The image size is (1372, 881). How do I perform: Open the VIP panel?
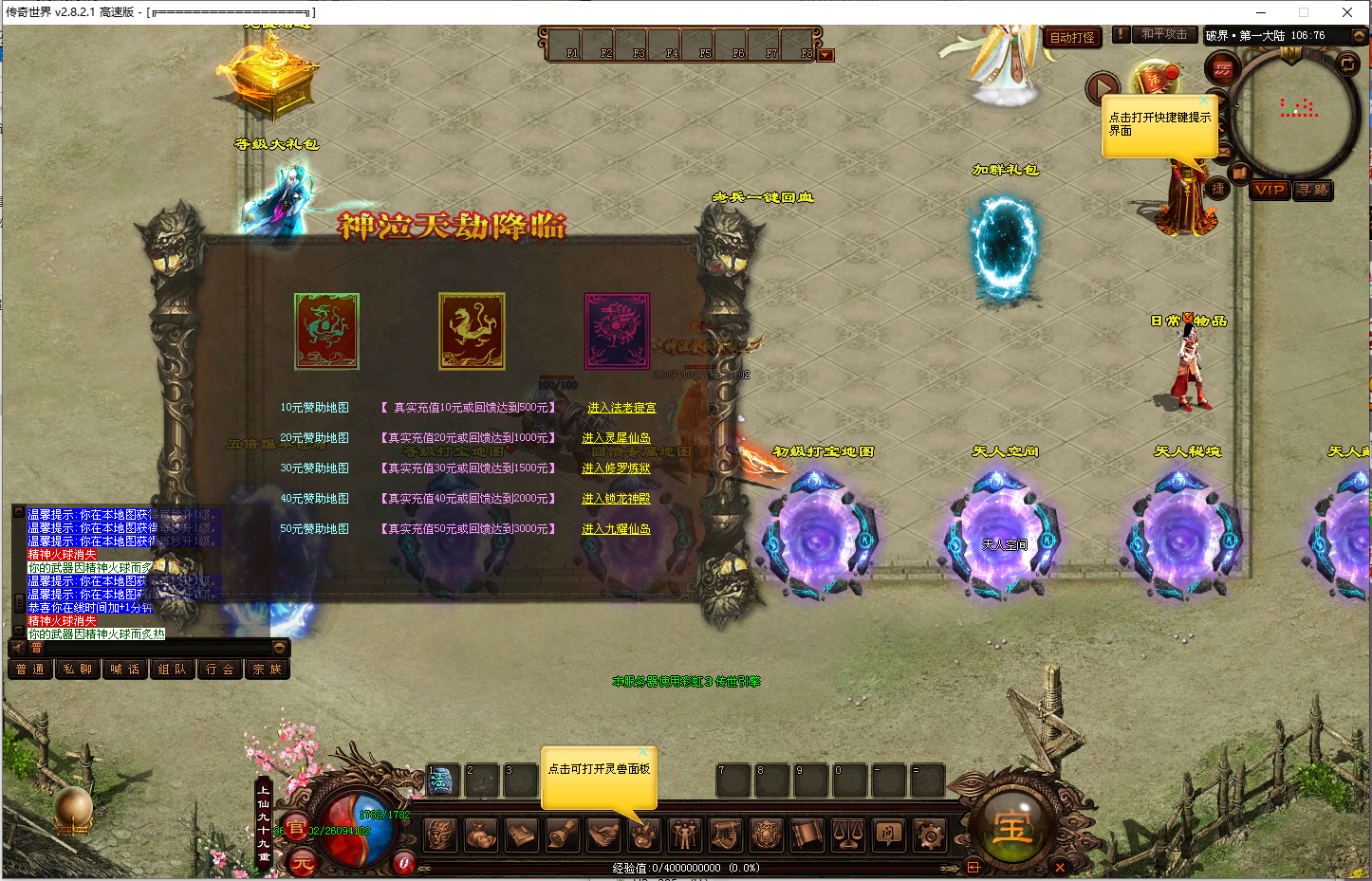[x=1270, y=190]
